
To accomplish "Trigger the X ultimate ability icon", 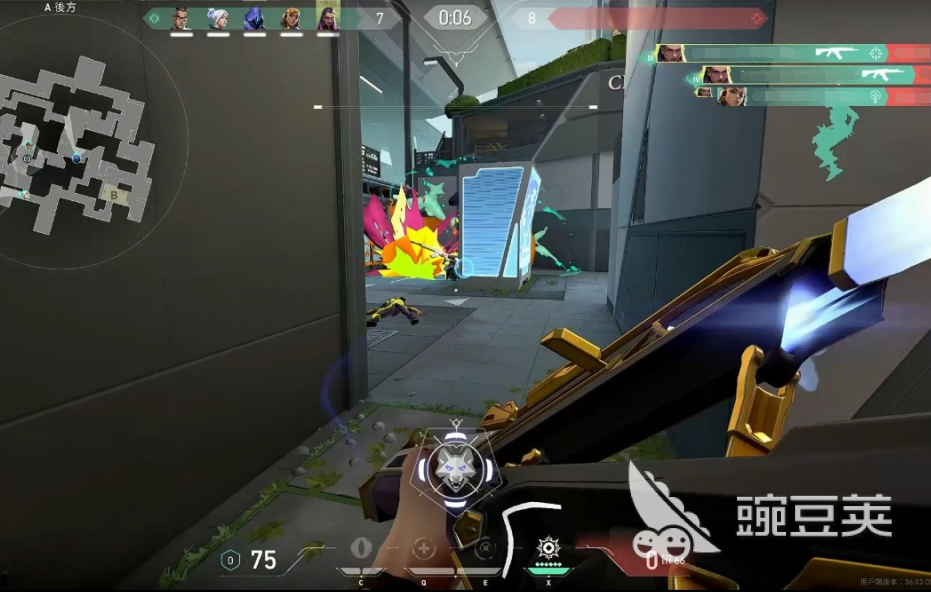I will point(548,548).
